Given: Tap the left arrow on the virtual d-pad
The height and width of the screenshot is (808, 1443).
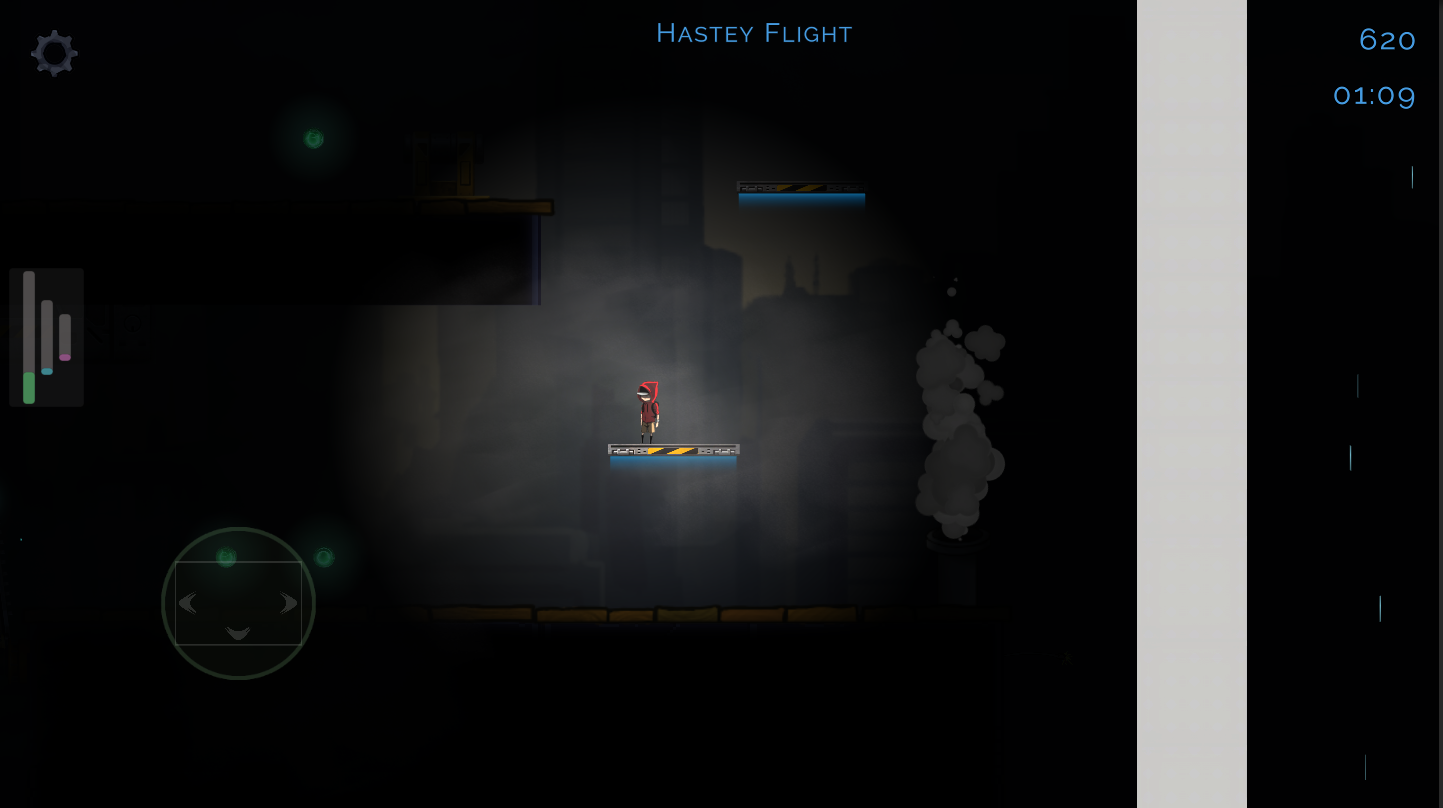Looking at the screenshot, I should point(188,603).
